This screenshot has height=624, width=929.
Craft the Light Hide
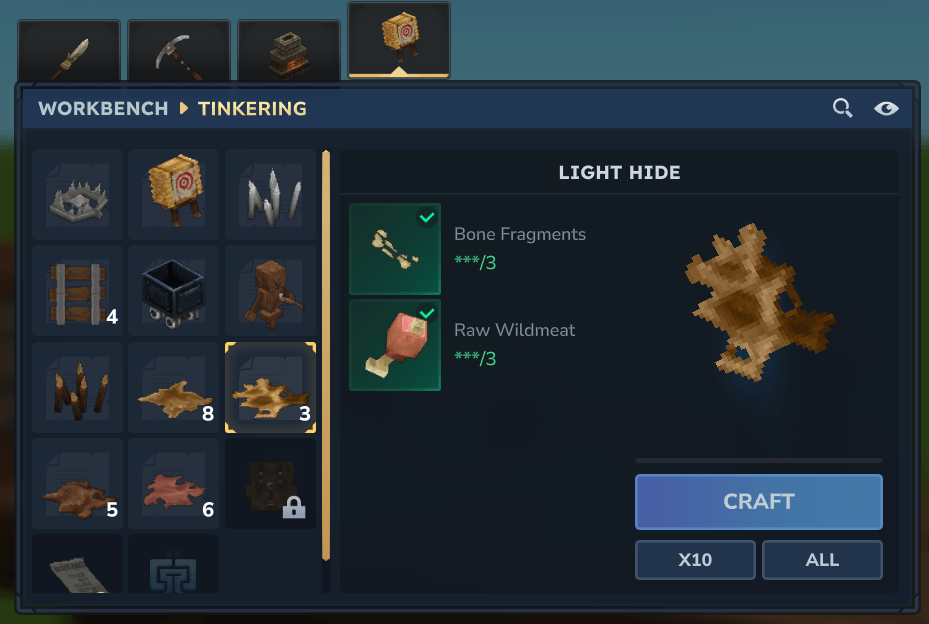click(758, 501)
